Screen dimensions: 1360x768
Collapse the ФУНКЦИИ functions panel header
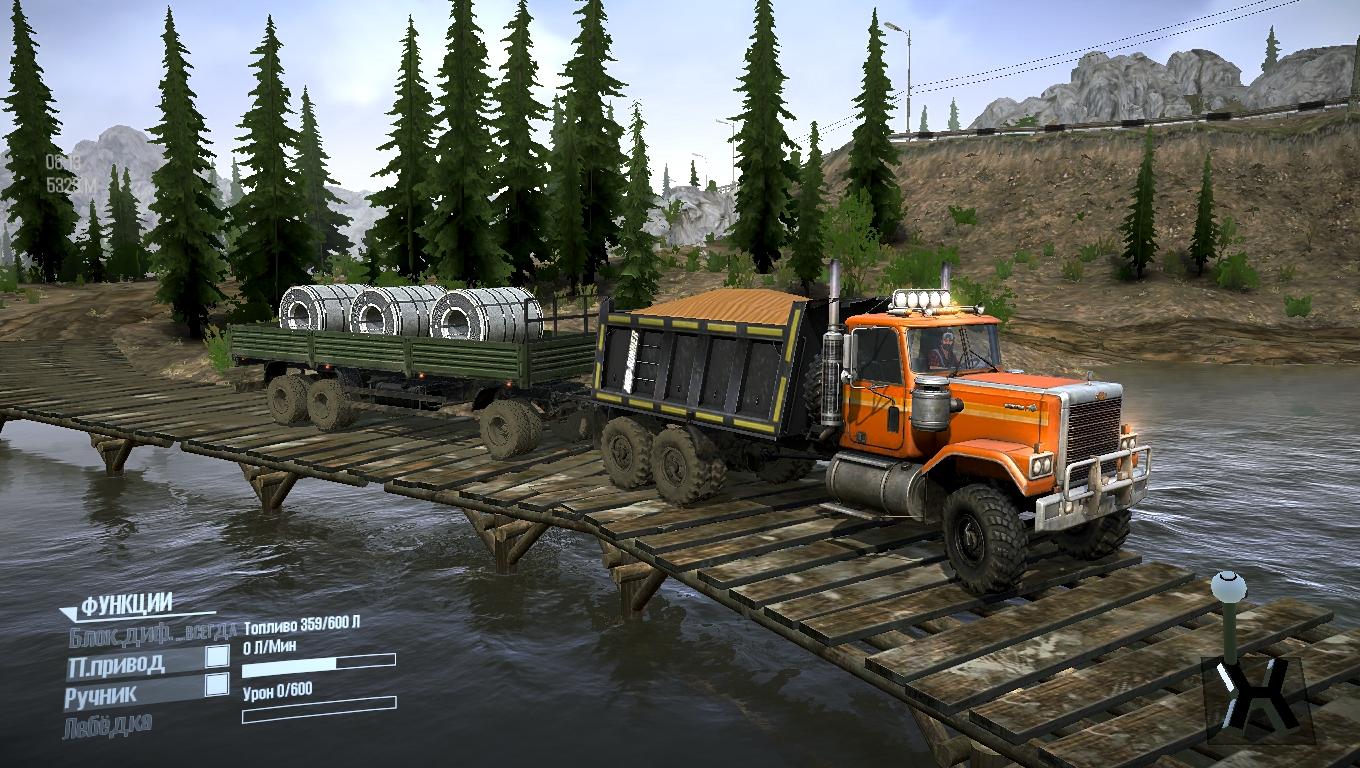[125, 604]
